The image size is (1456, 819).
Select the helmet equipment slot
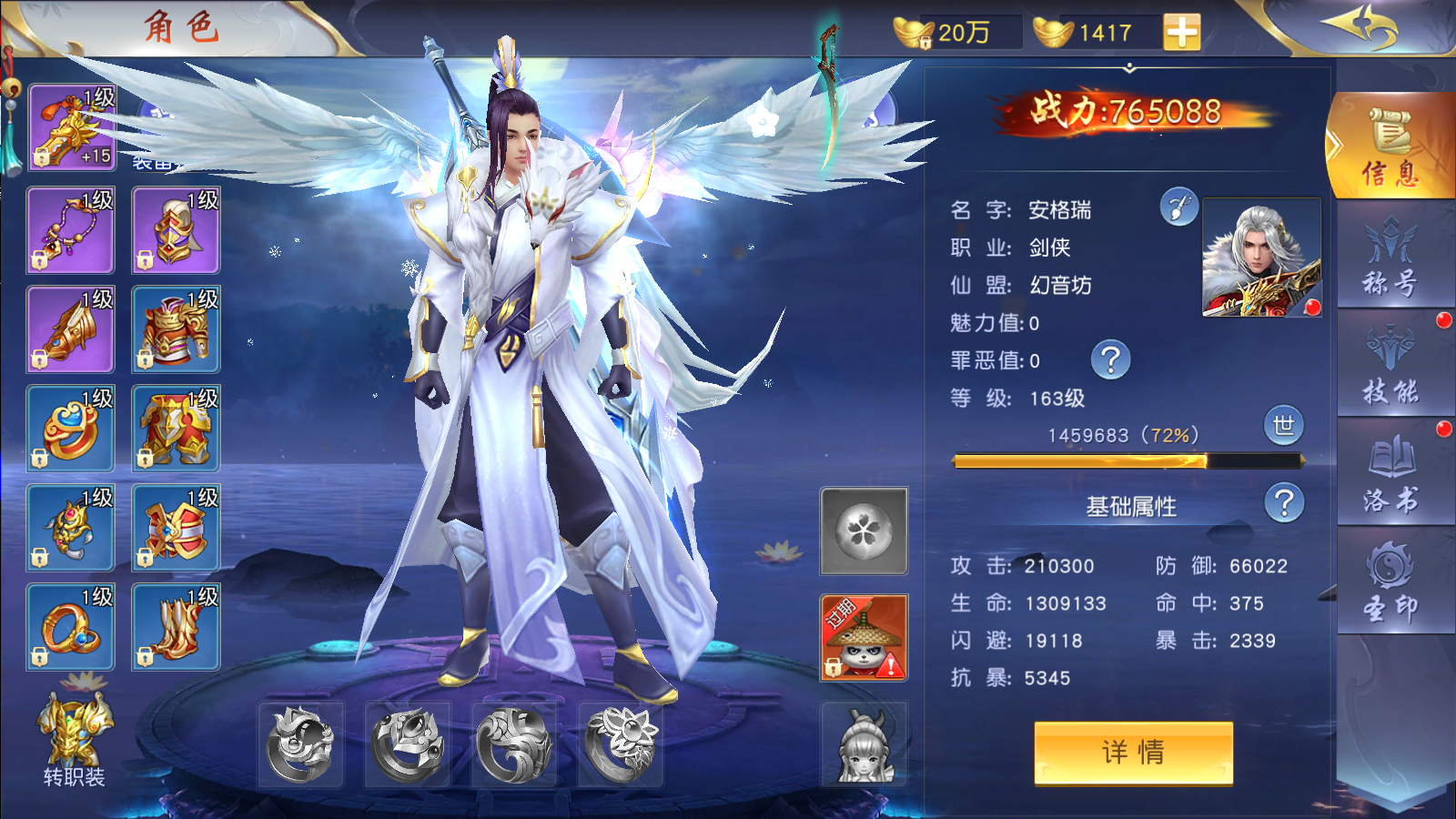pyautogui.click(x=176, y=231)
